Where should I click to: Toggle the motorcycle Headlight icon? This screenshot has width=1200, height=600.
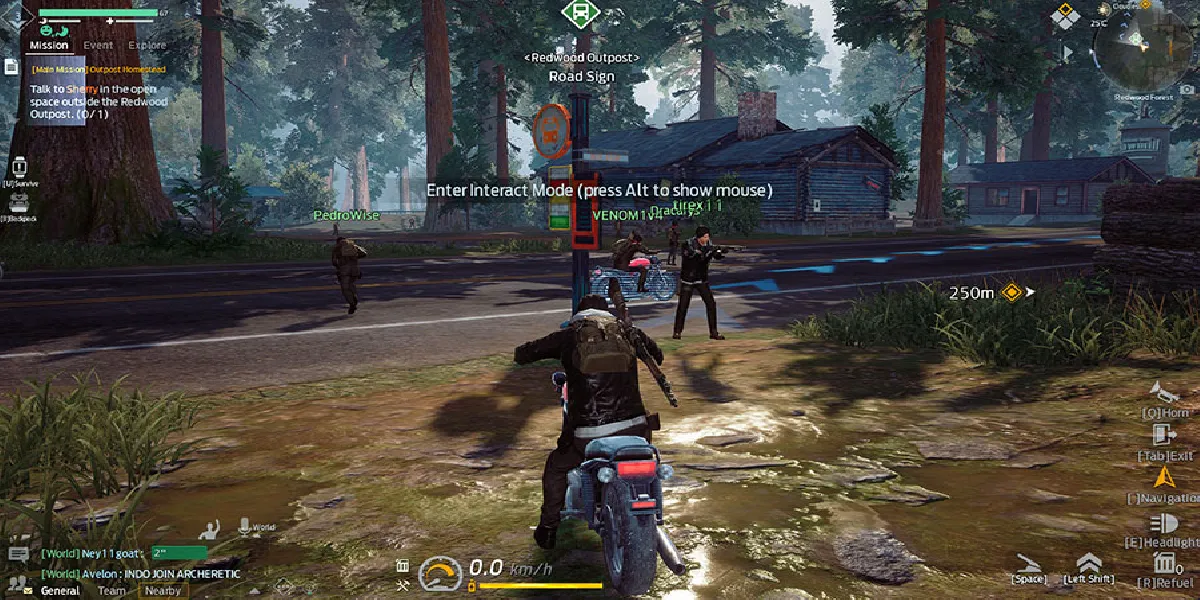(1163, 523)
